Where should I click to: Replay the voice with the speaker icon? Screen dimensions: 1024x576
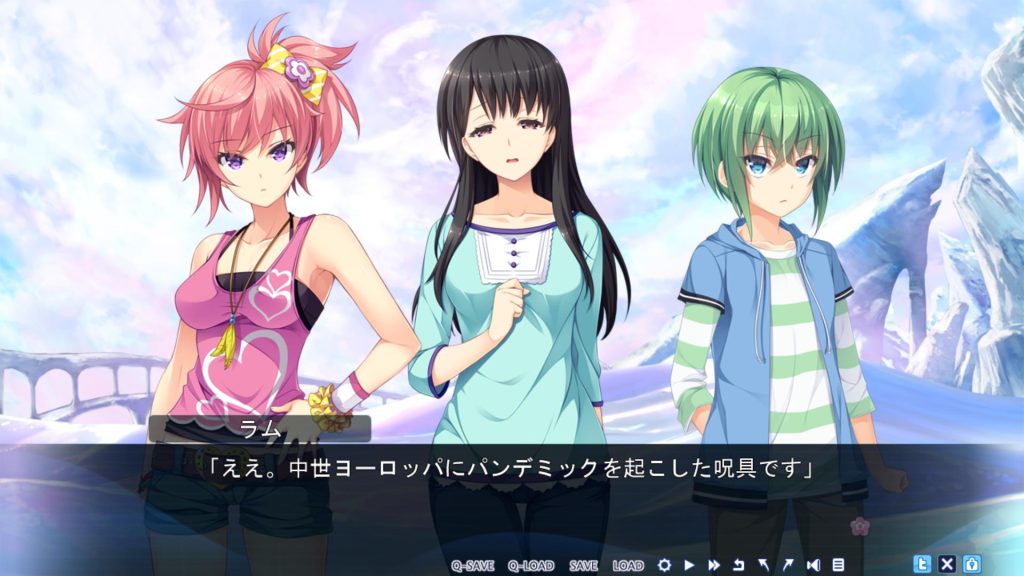[813, 565]
